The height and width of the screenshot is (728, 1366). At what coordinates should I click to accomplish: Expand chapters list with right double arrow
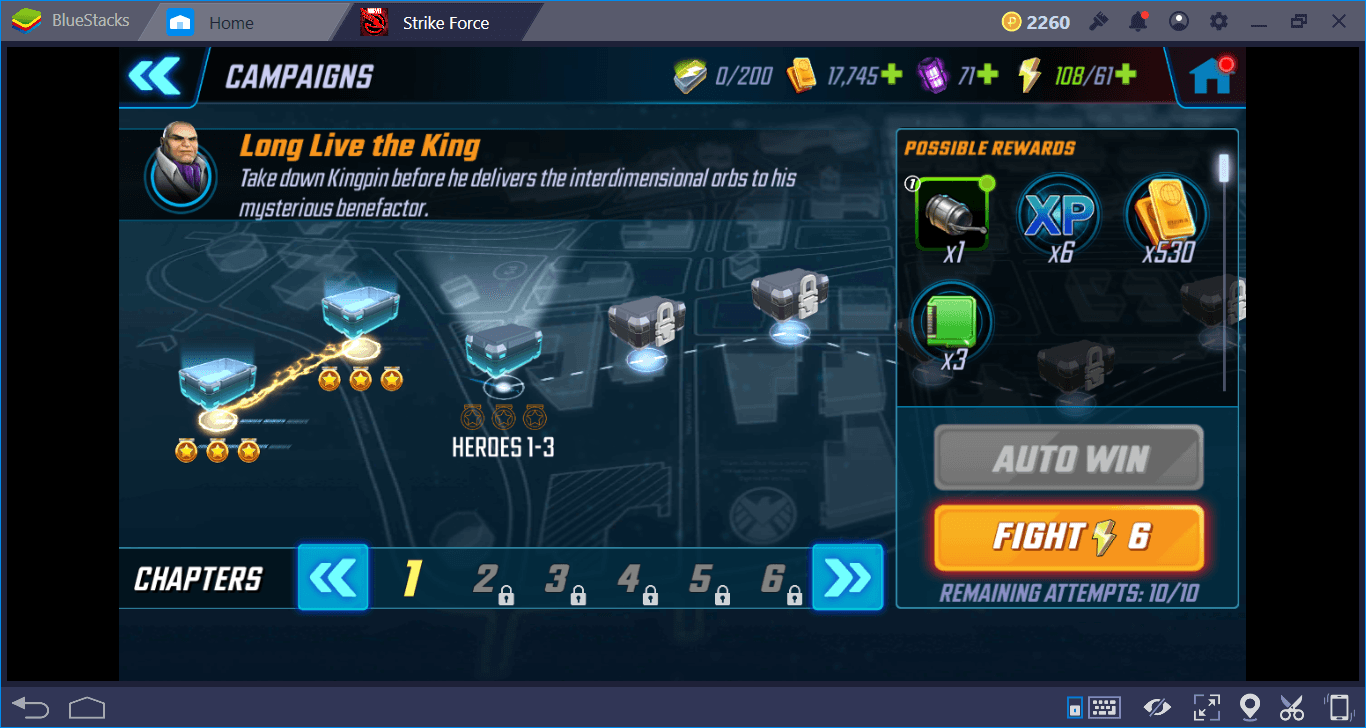coord(847,577)
